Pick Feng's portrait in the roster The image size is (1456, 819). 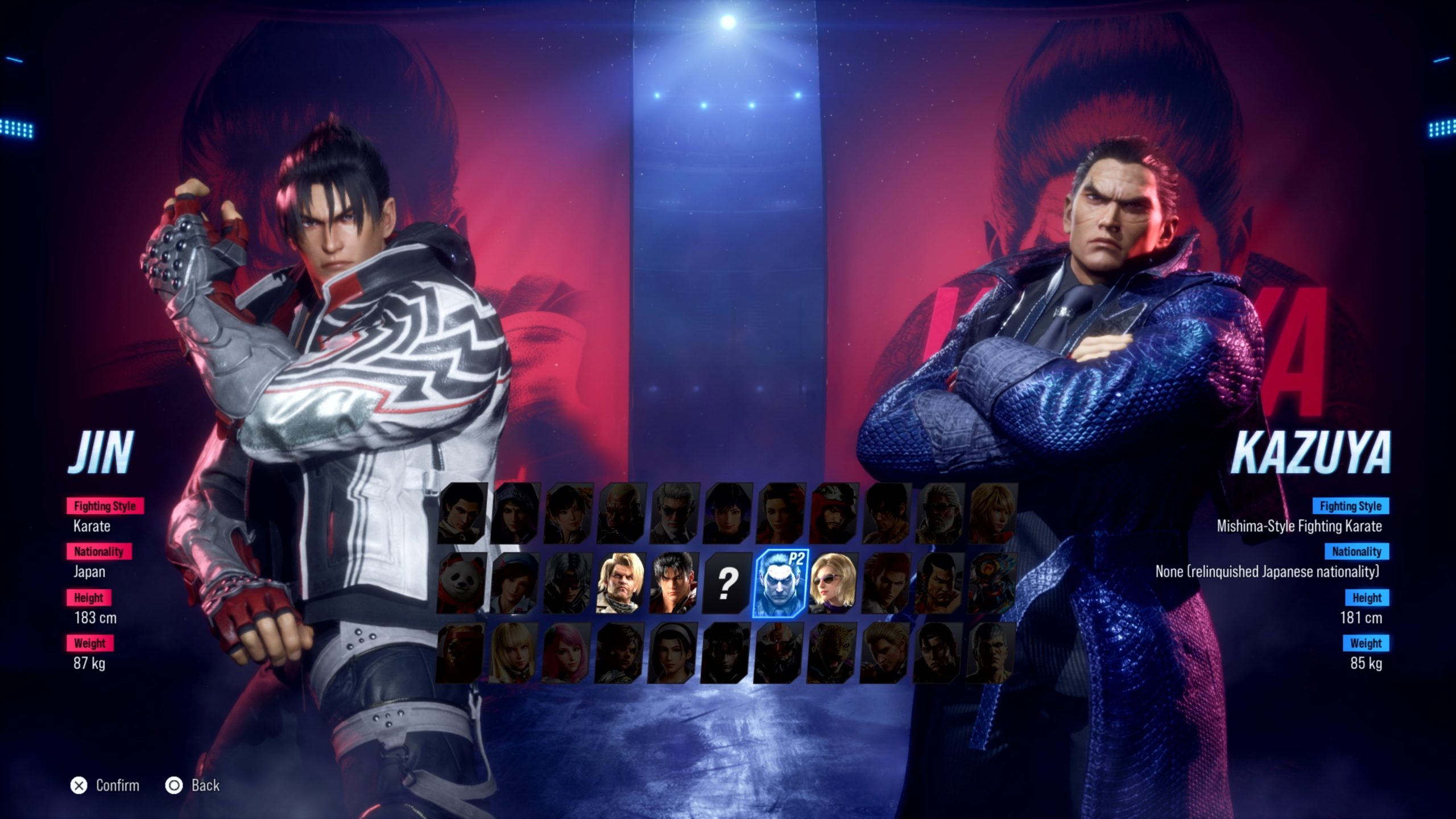coord(940,584)
